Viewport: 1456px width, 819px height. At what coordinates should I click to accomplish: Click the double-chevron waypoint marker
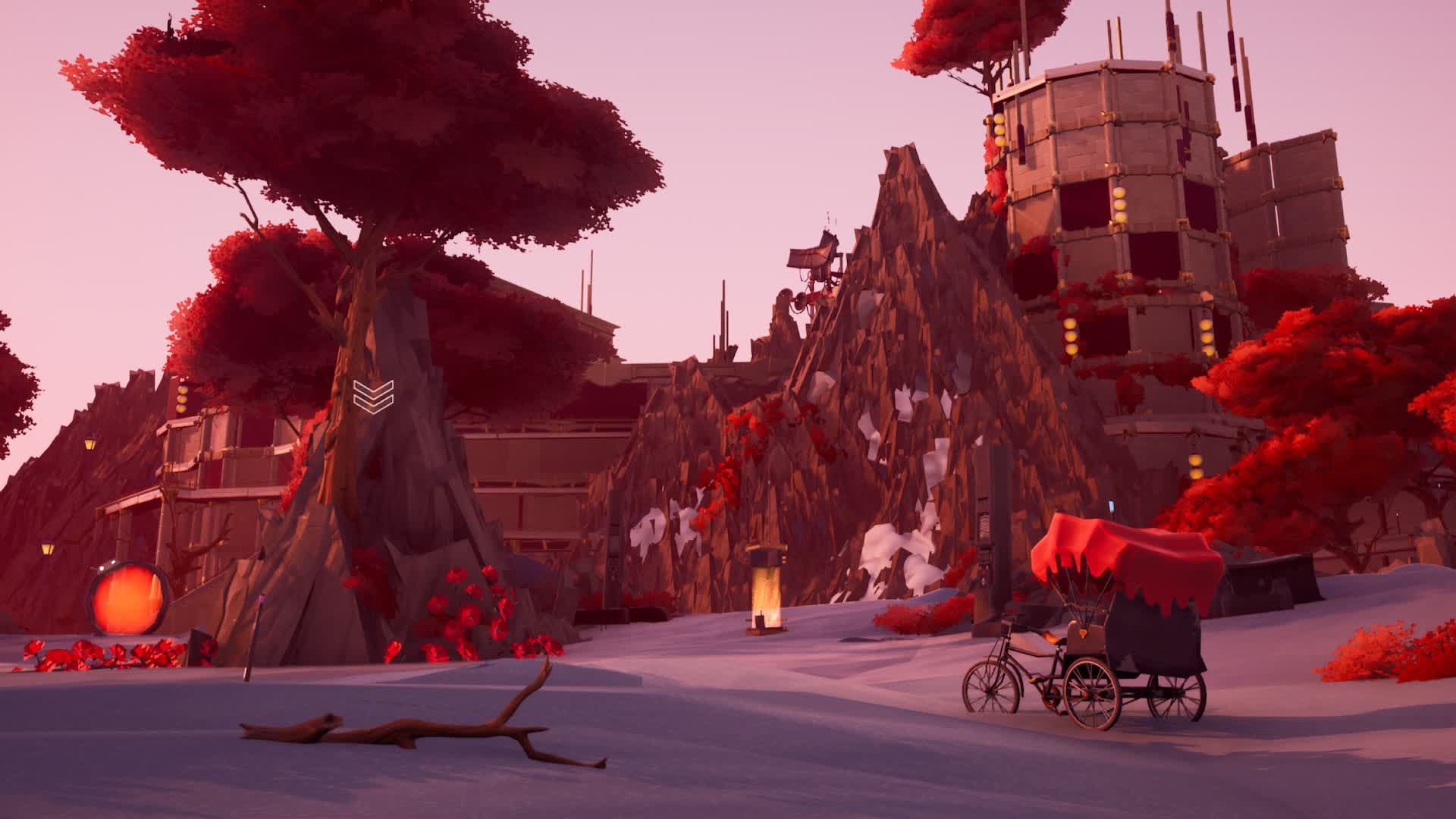click(x=373, y=394)
